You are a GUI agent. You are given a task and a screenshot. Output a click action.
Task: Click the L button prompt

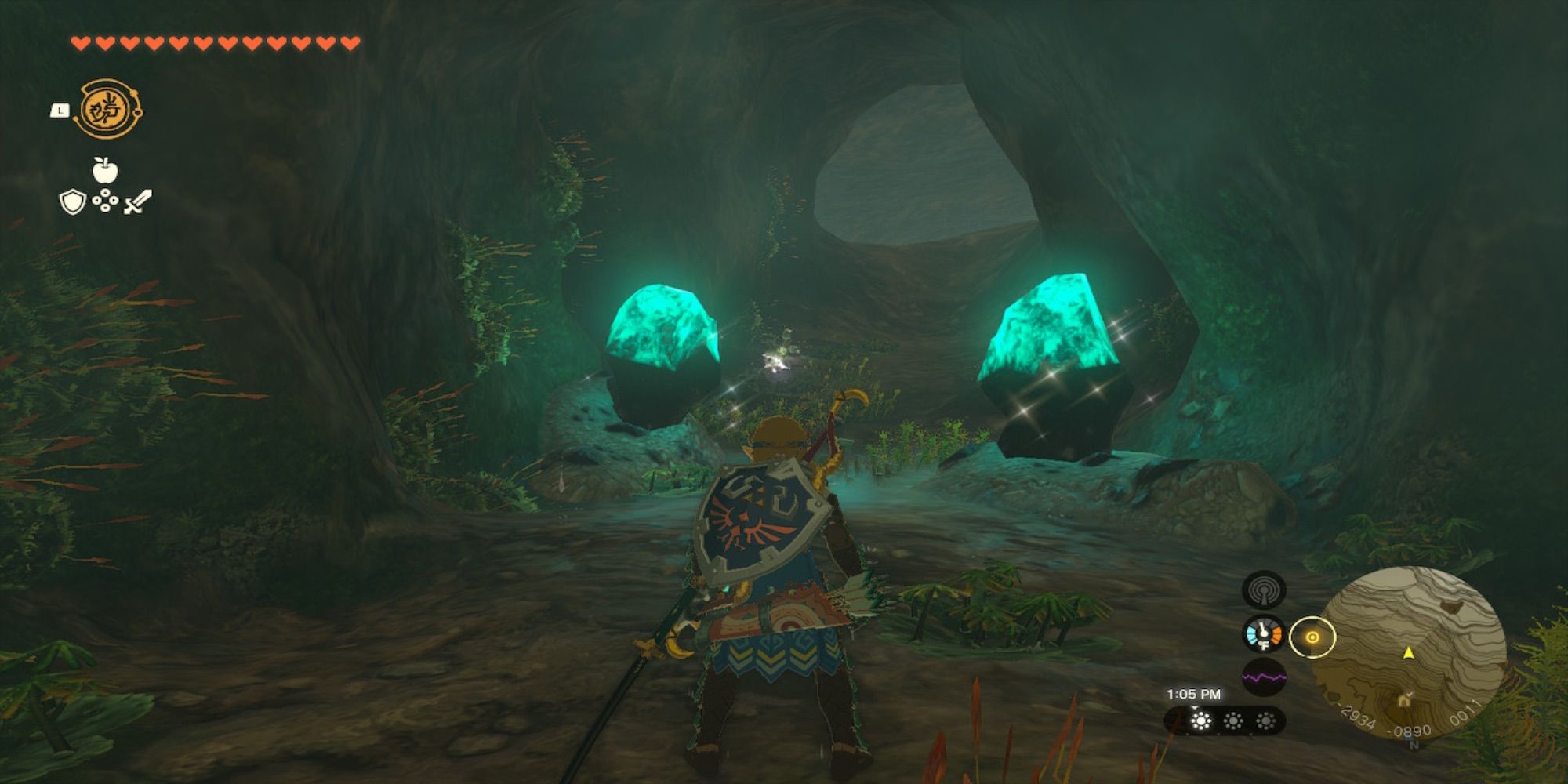coord(60,110)
